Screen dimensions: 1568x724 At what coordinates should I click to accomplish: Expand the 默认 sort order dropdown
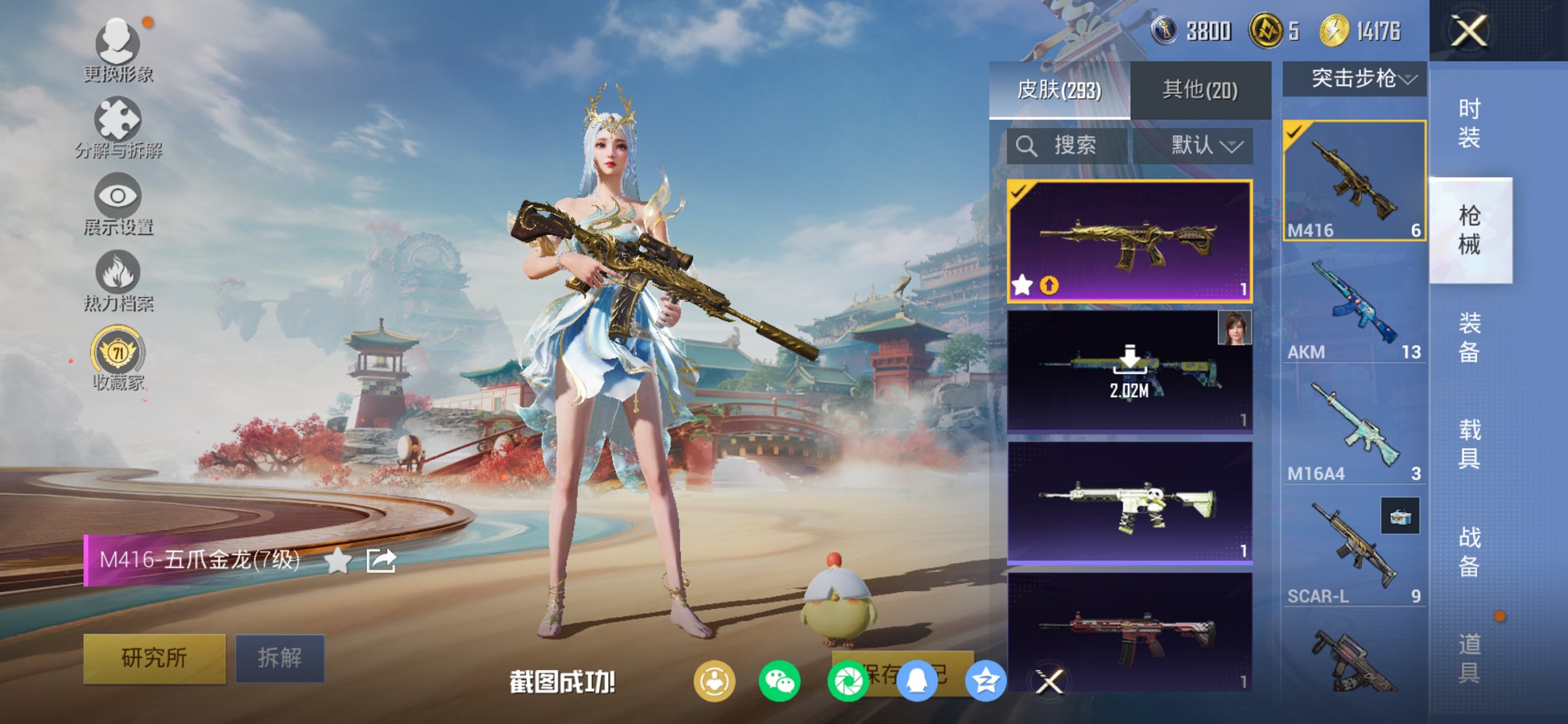pos(1206,146)
